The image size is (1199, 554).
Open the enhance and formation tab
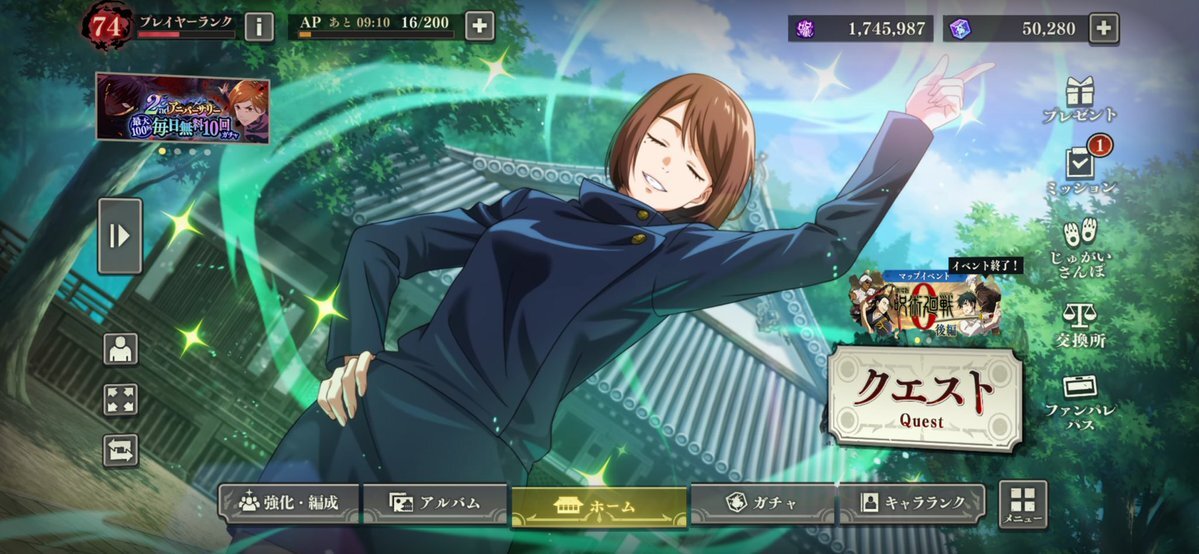click(x=288, y=504)
